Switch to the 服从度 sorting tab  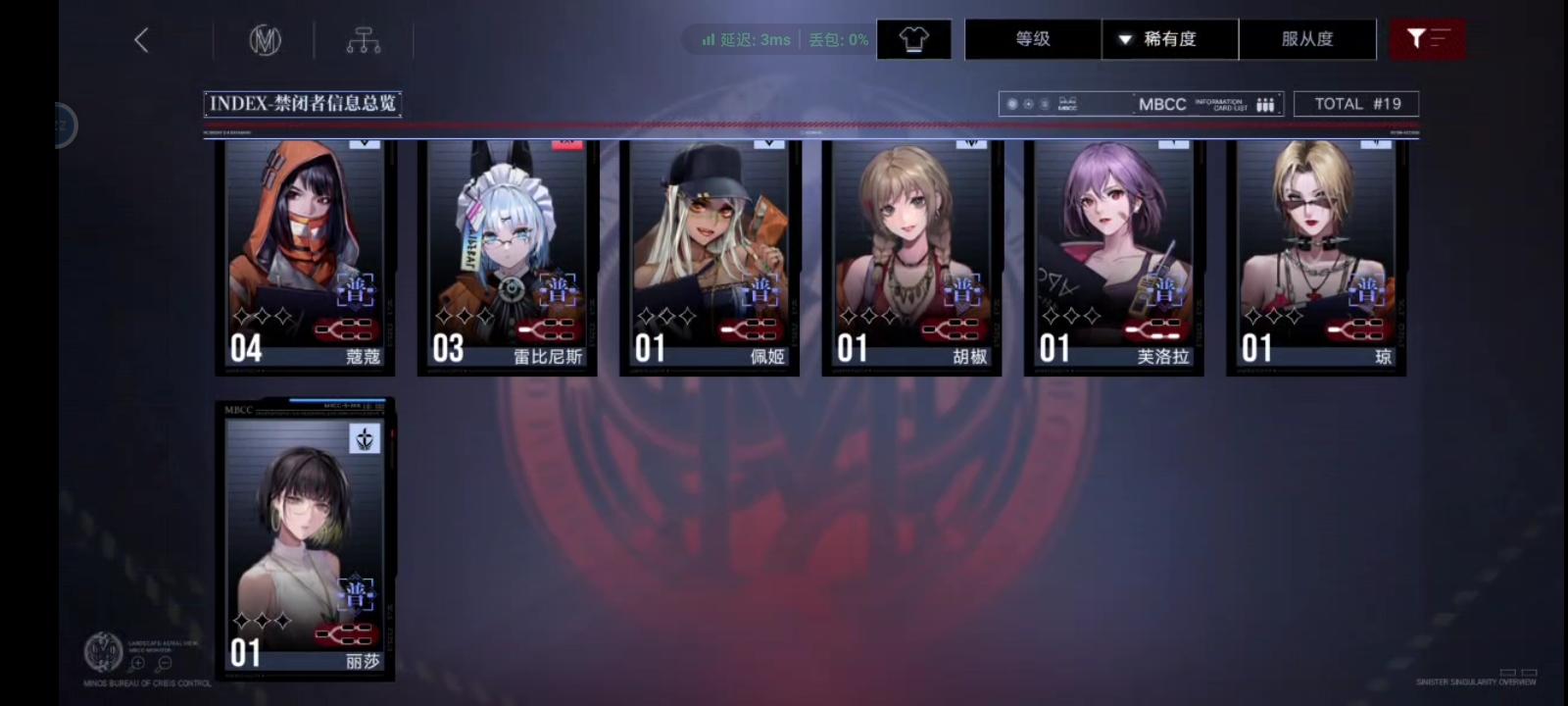1307,38
